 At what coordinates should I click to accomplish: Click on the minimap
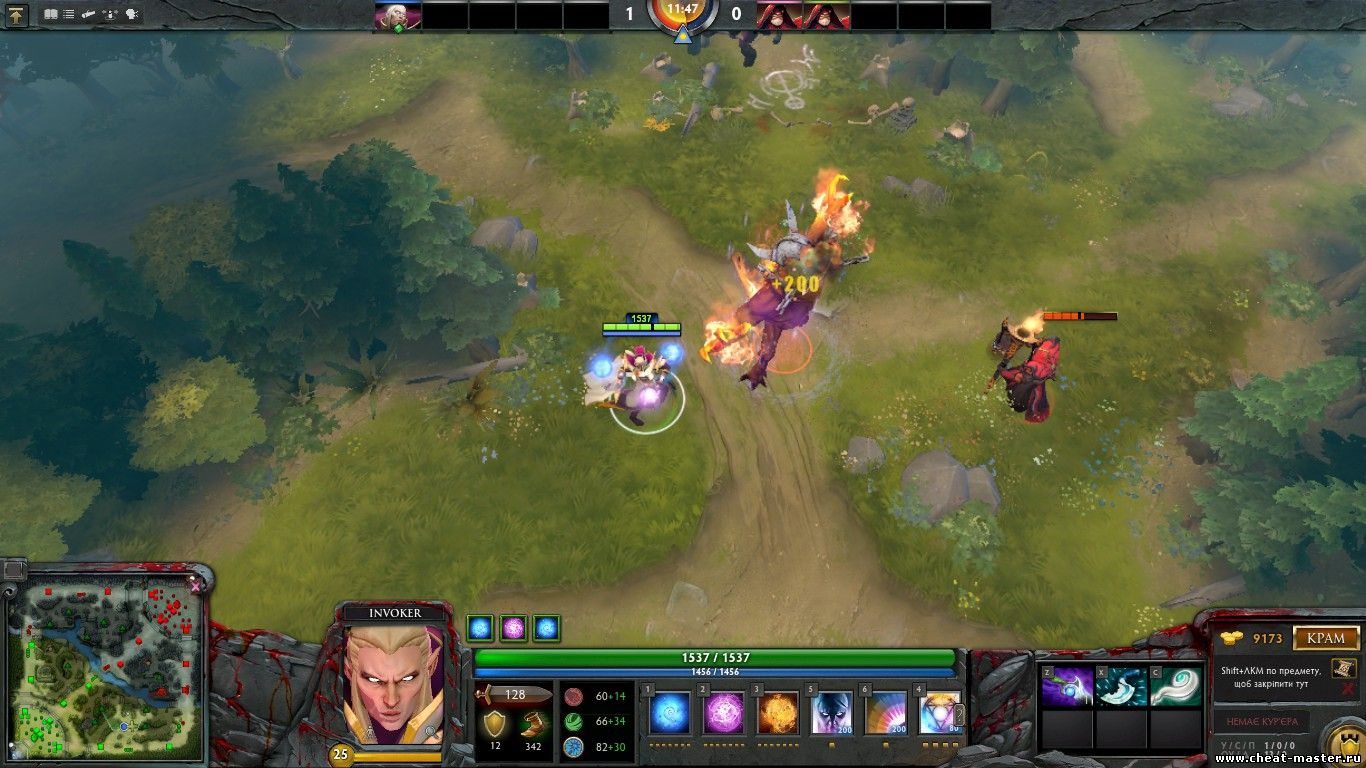[x=105, y=665]
